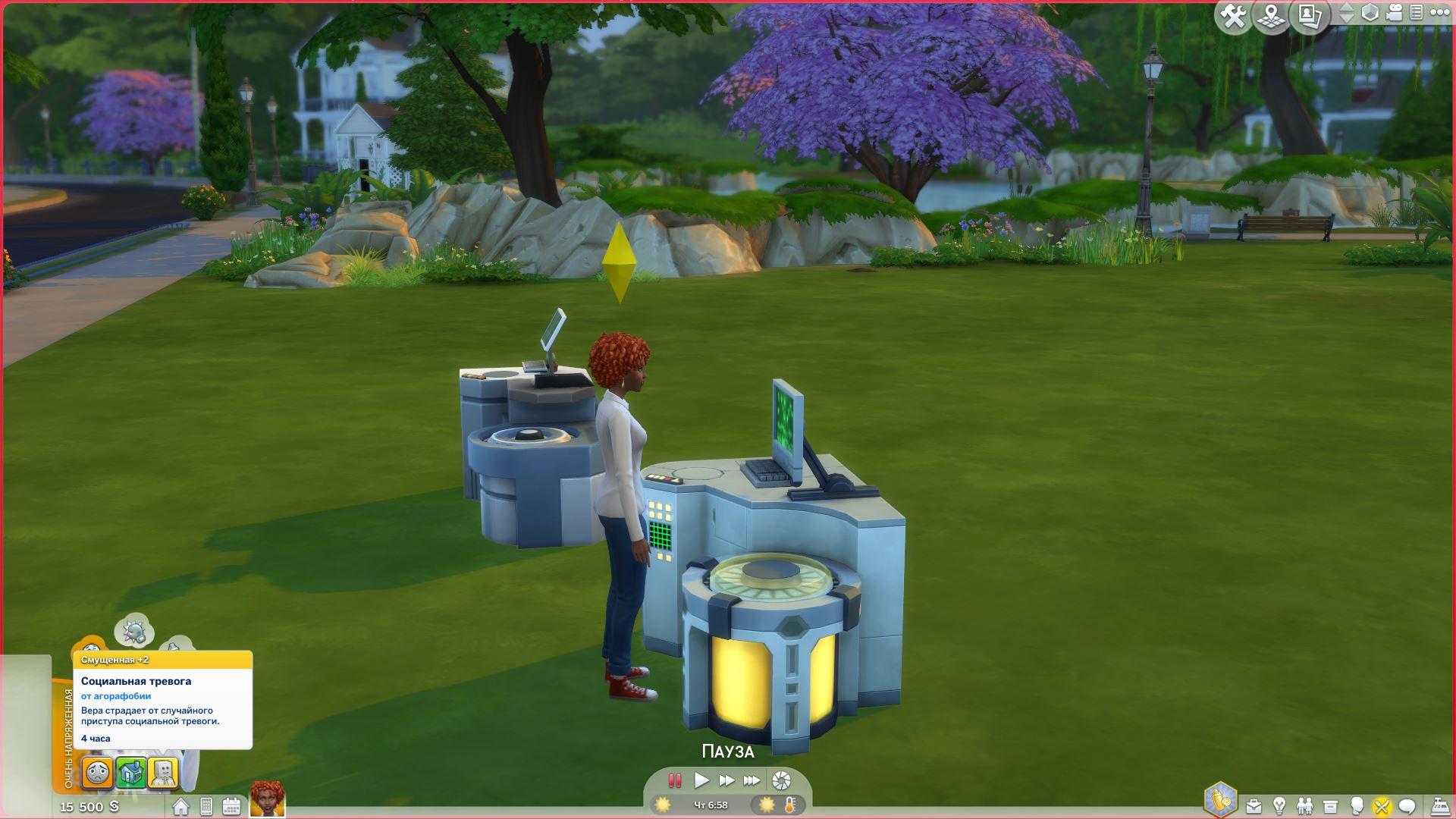Click the pause button

click(674, 780)
